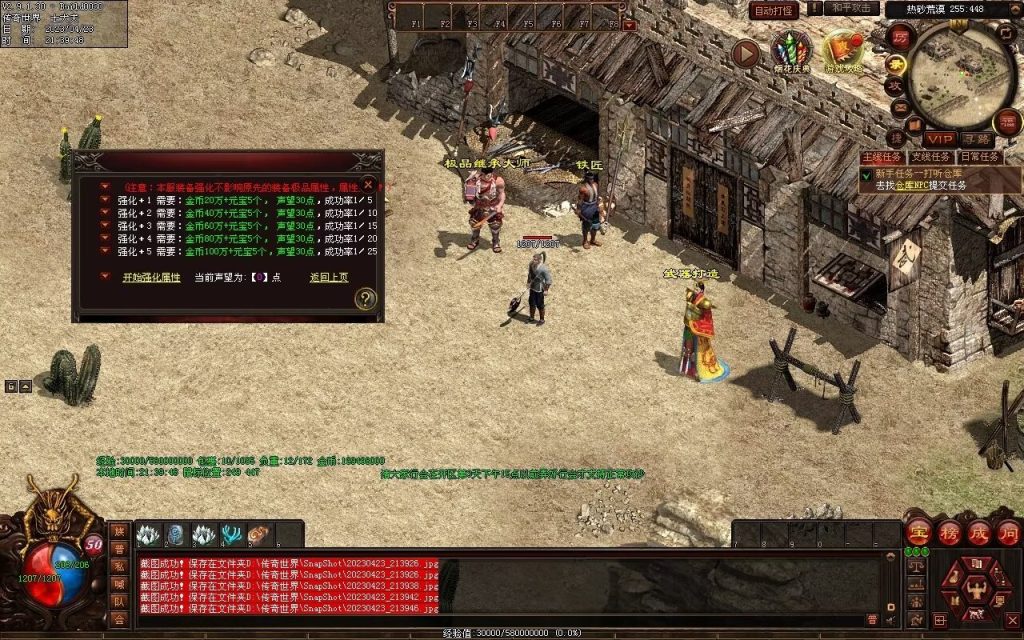1024x640 pixels.
Task: Open the 烟花庆典 fireworks event icon
Action: tap(791, 52)
